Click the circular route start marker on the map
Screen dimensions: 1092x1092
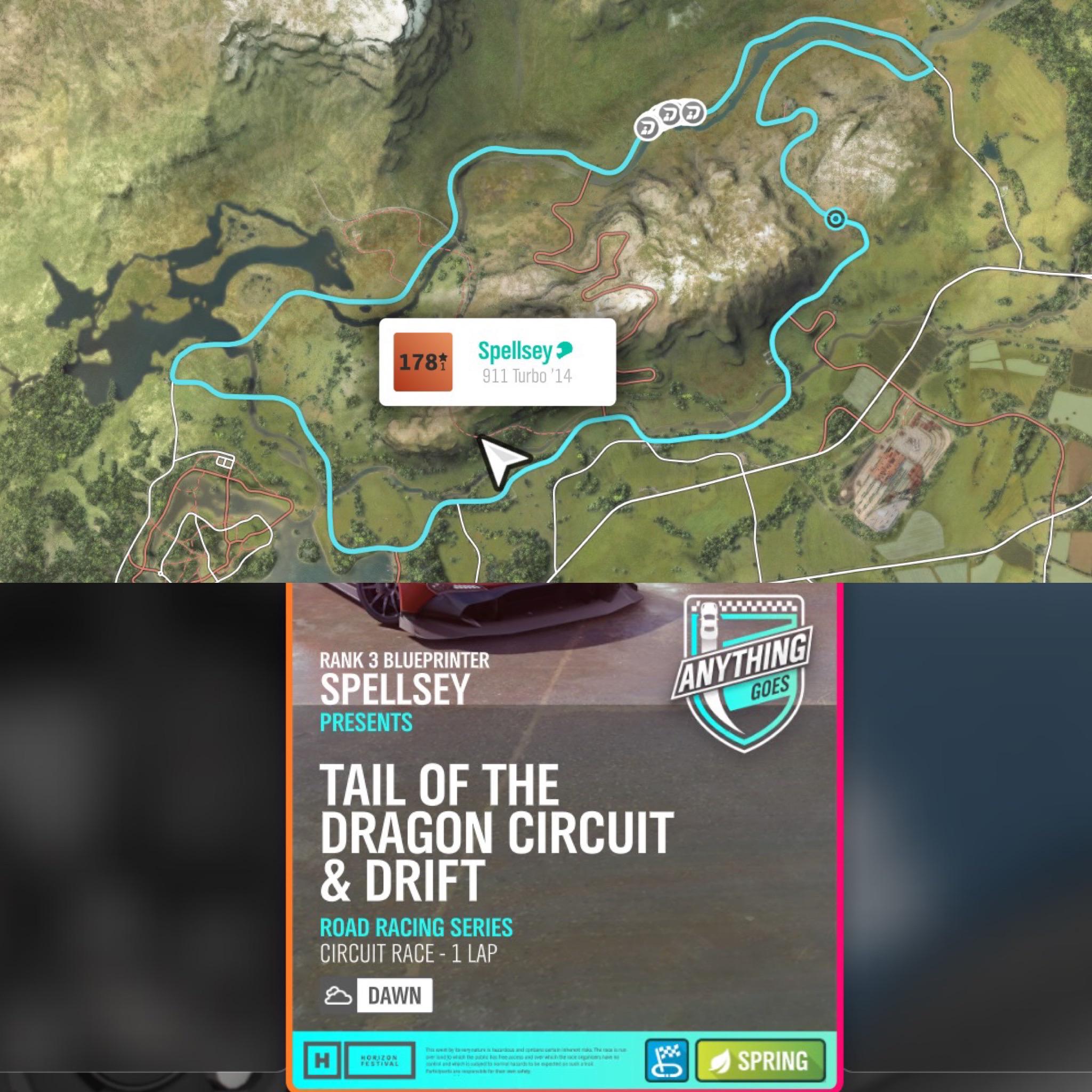pyautogui.click(x=836, y=218)
